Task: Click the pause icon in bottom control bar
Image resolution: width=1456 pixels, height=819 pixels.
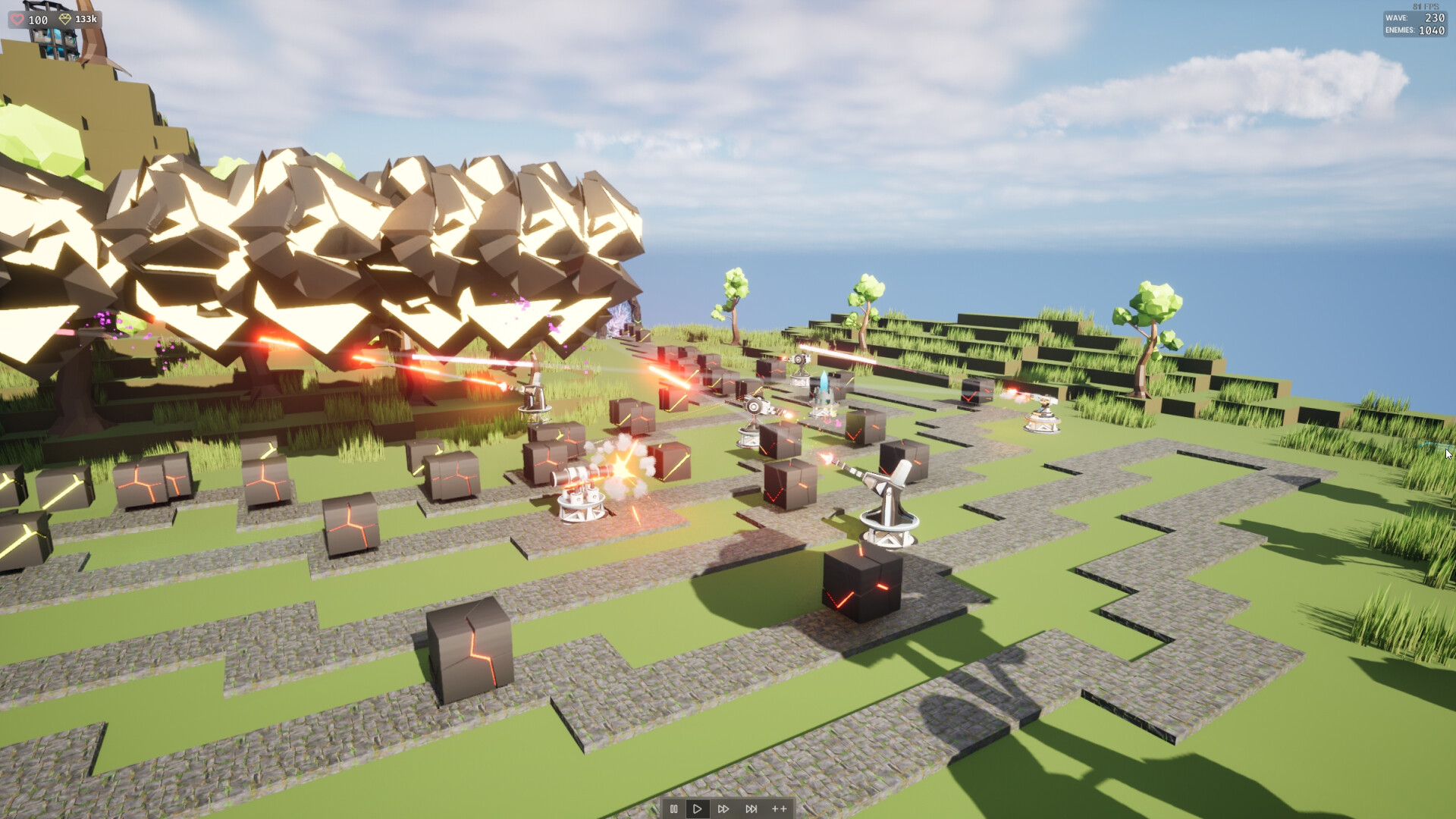Action: 674,808
